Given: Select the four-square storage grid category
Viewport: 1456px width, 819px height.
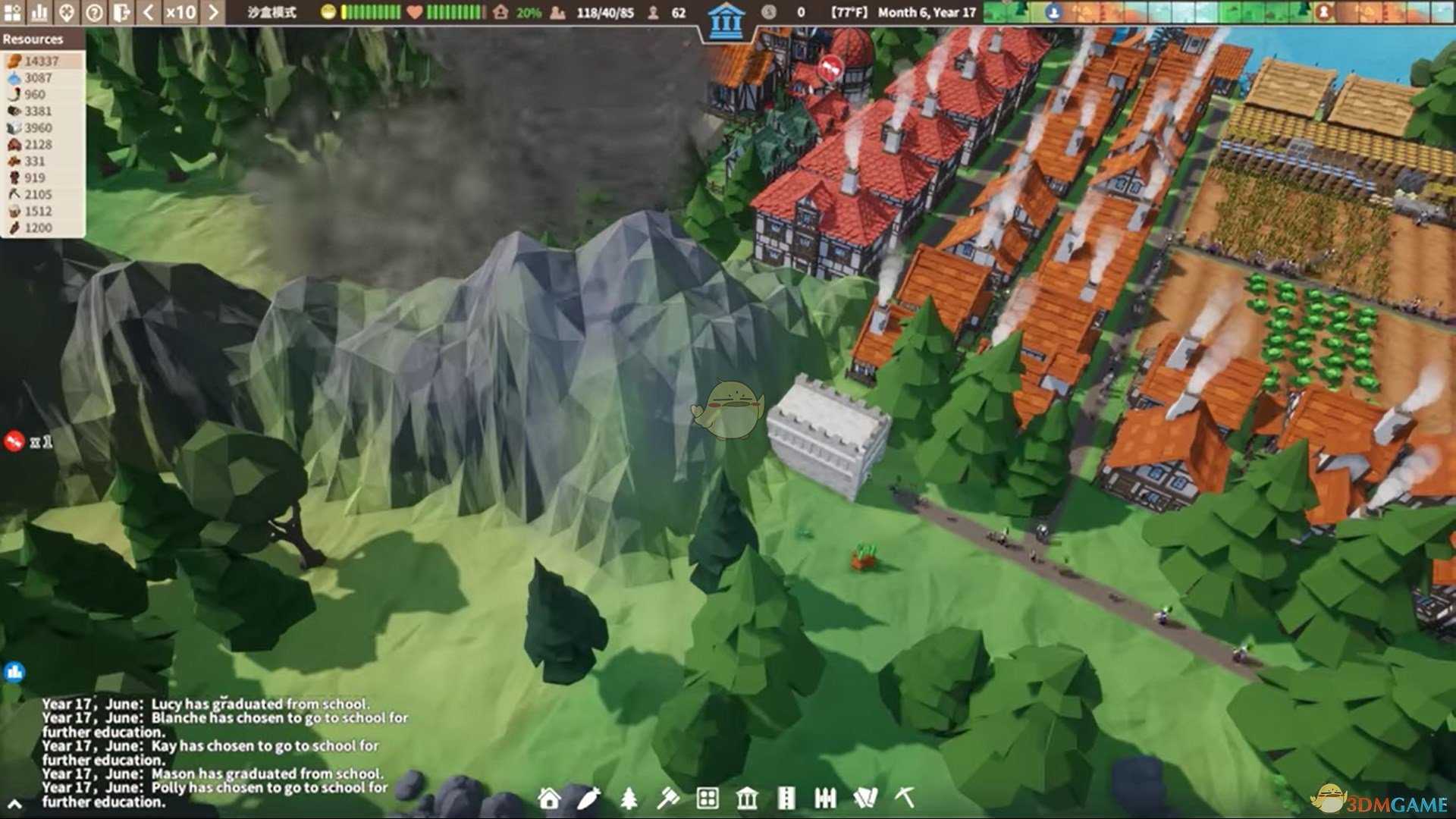Looking at the screenshot, I should point(708,798).
